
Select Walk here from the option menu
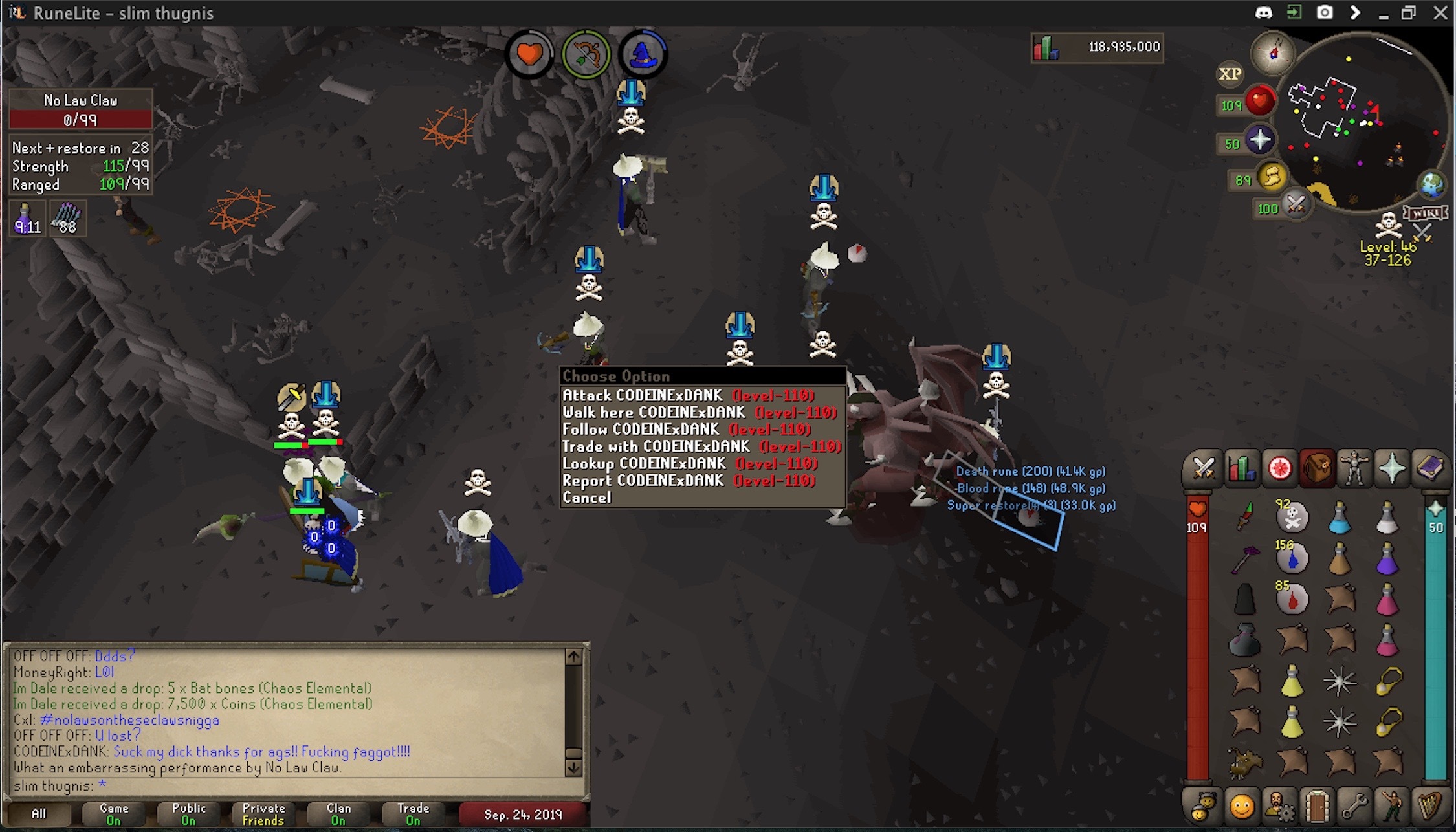699,413
